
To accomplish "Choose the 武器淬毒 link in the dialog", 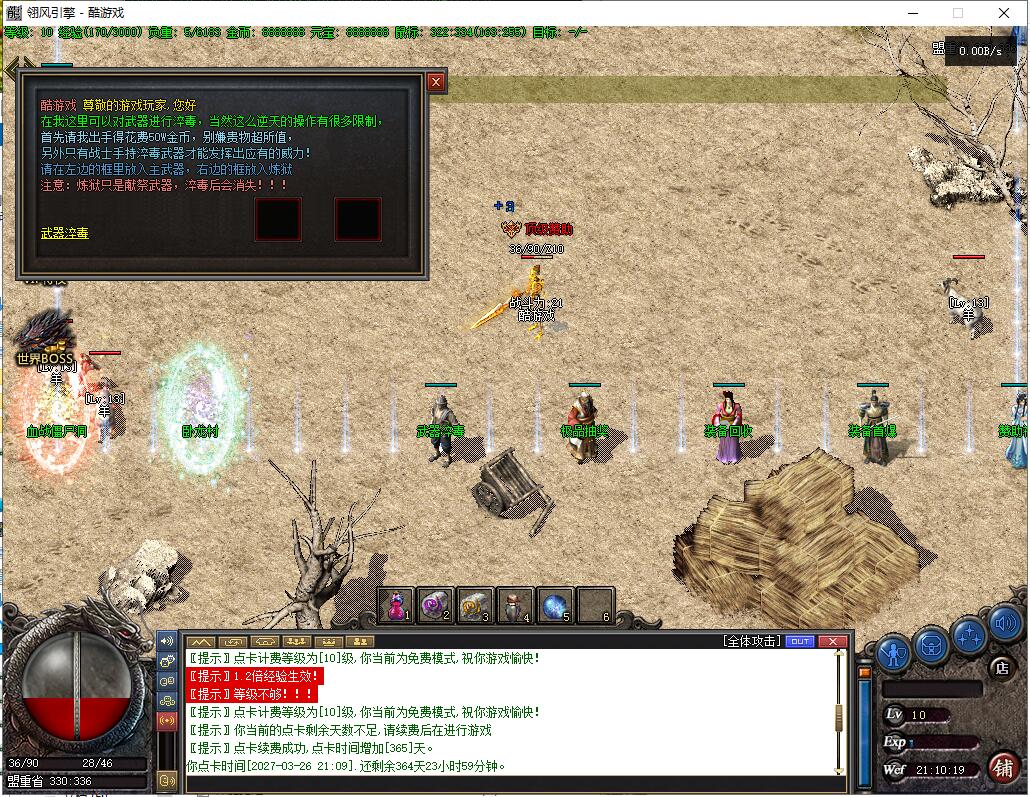I will [x=64, y=233].
